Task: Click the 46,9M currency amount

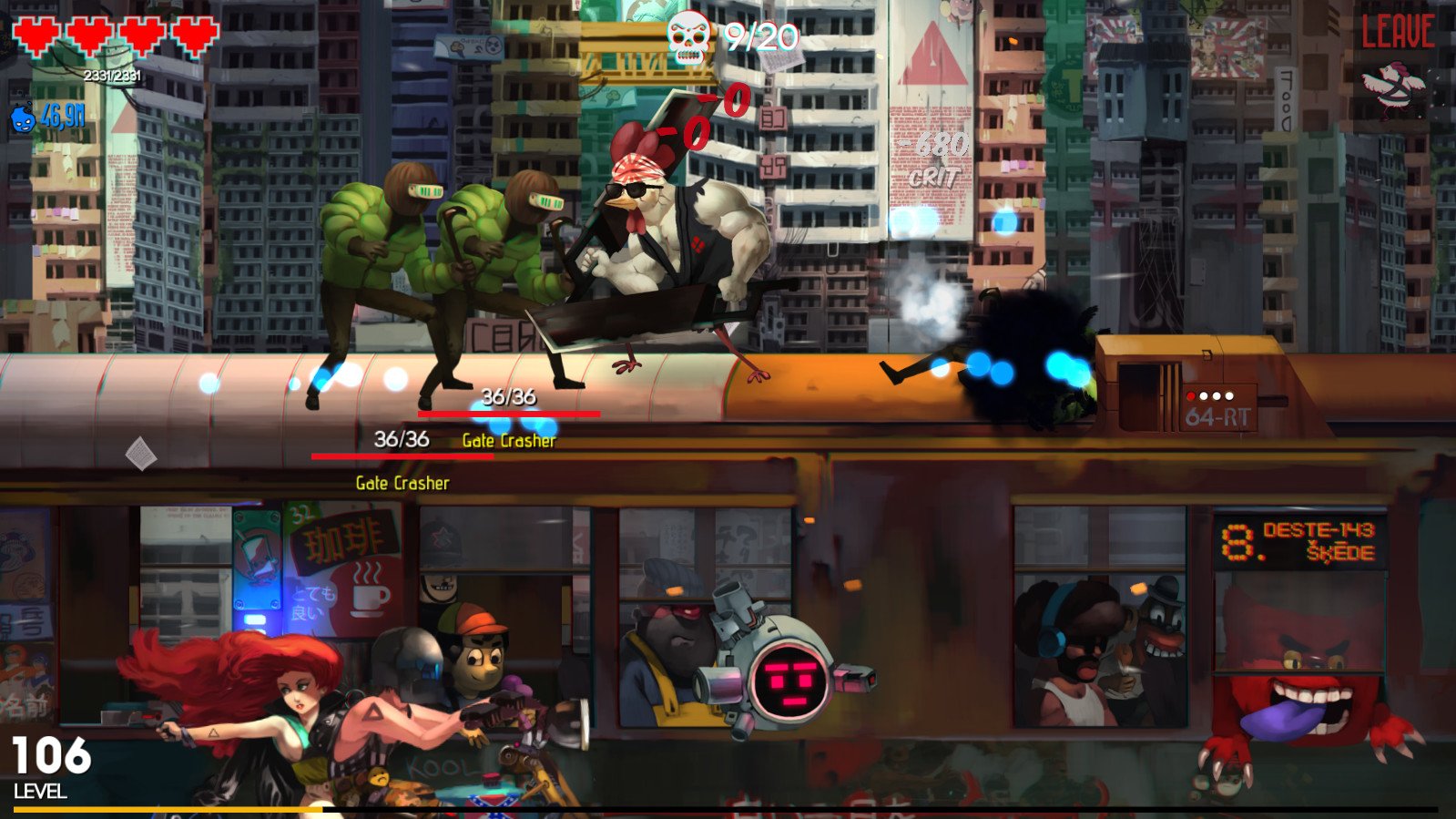Action: point(64,116)
